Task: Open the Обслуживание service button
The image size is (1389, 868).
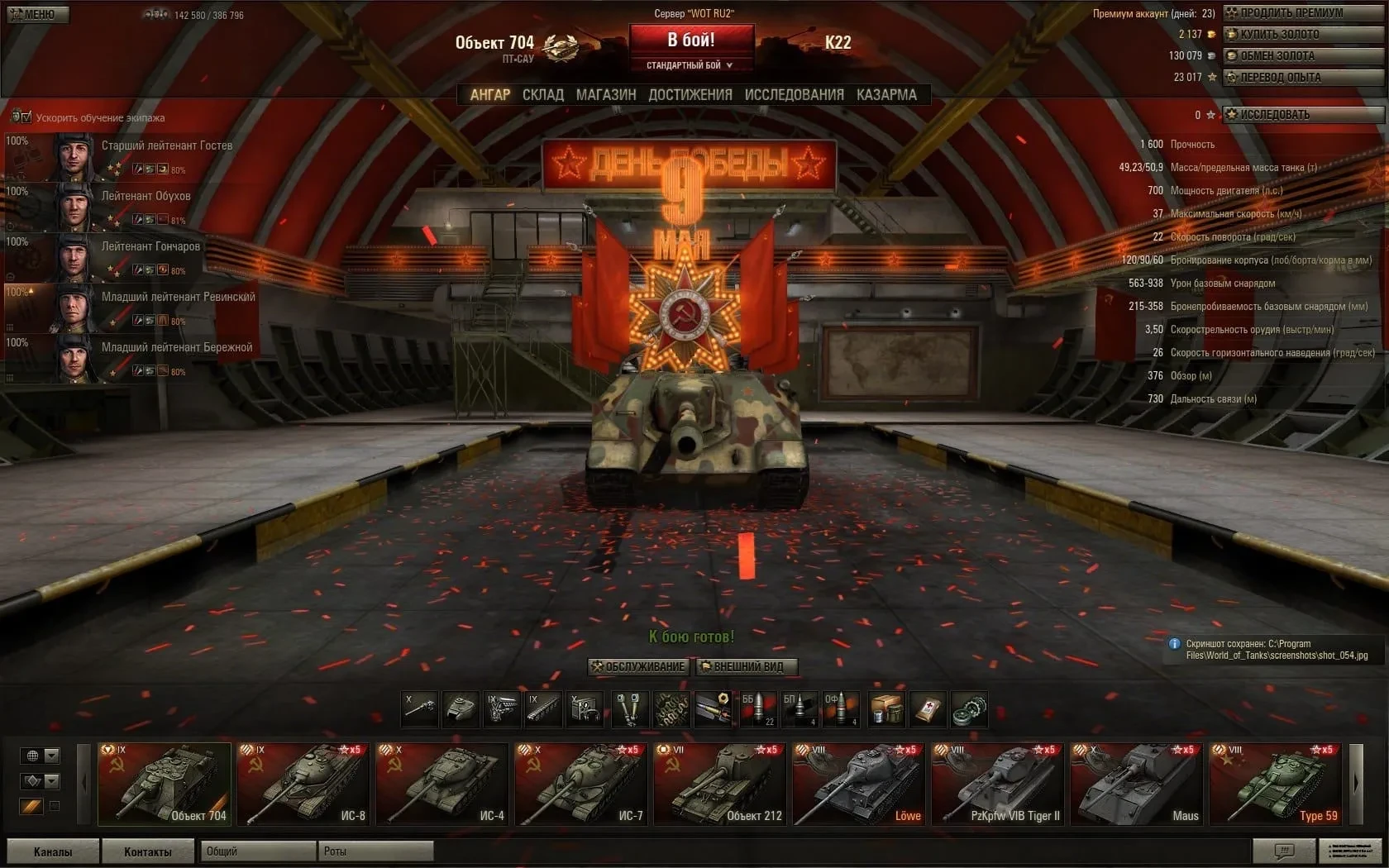Action: pyautogui.click(x=638, y=667)
